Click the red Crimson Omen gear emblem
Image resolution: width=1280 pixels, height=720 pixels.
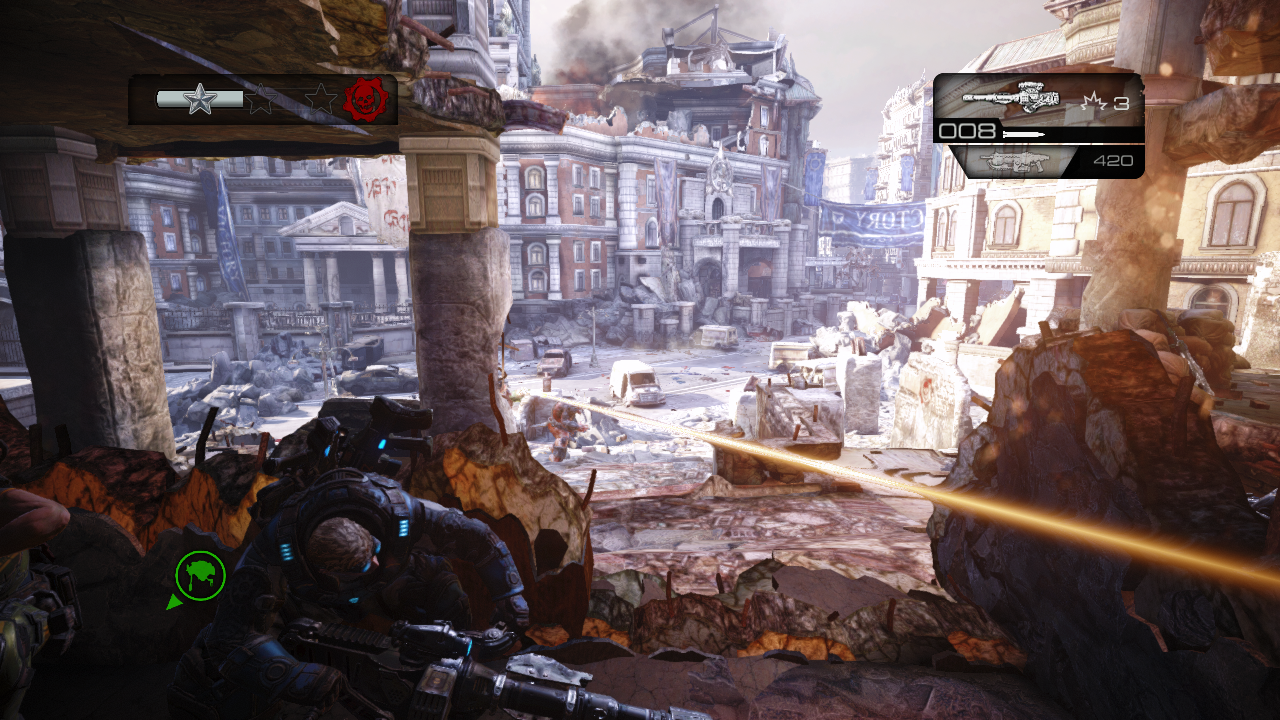coord(365,99)
